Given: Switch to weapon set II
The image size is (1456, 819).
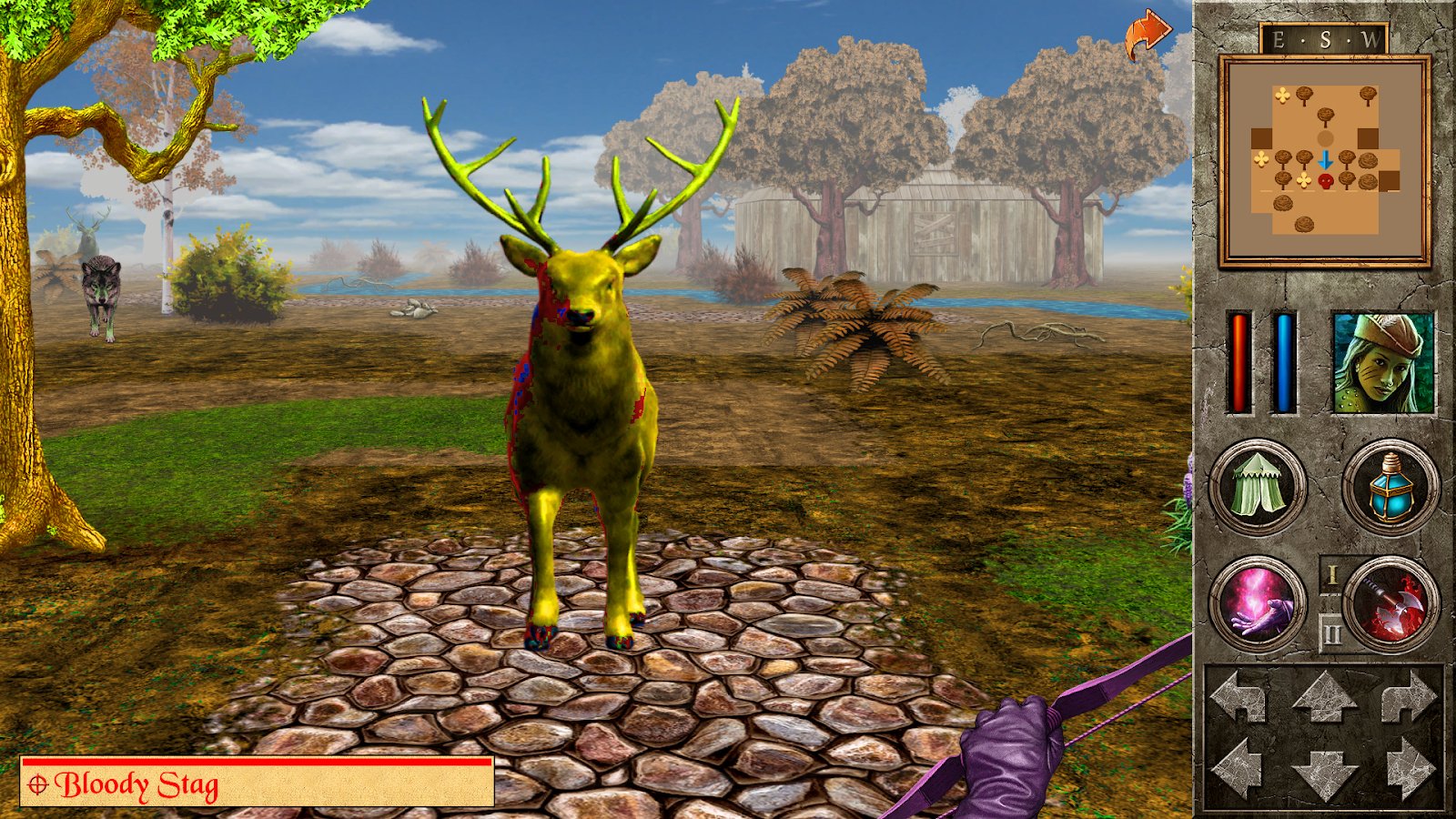Looking at the screenshot, I should pos(1331,632).
